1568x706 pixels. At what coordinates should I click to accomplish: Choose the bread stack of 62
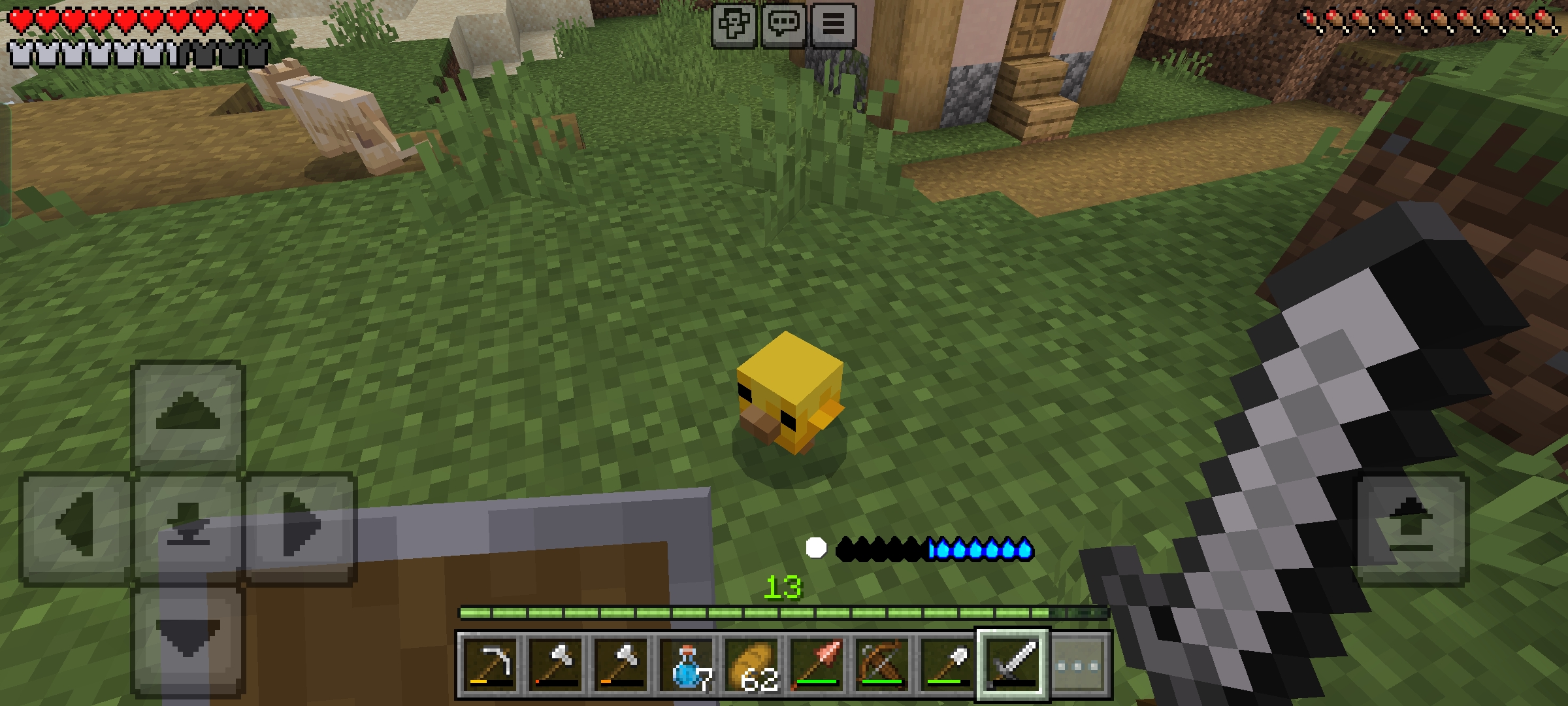point(751,665)
